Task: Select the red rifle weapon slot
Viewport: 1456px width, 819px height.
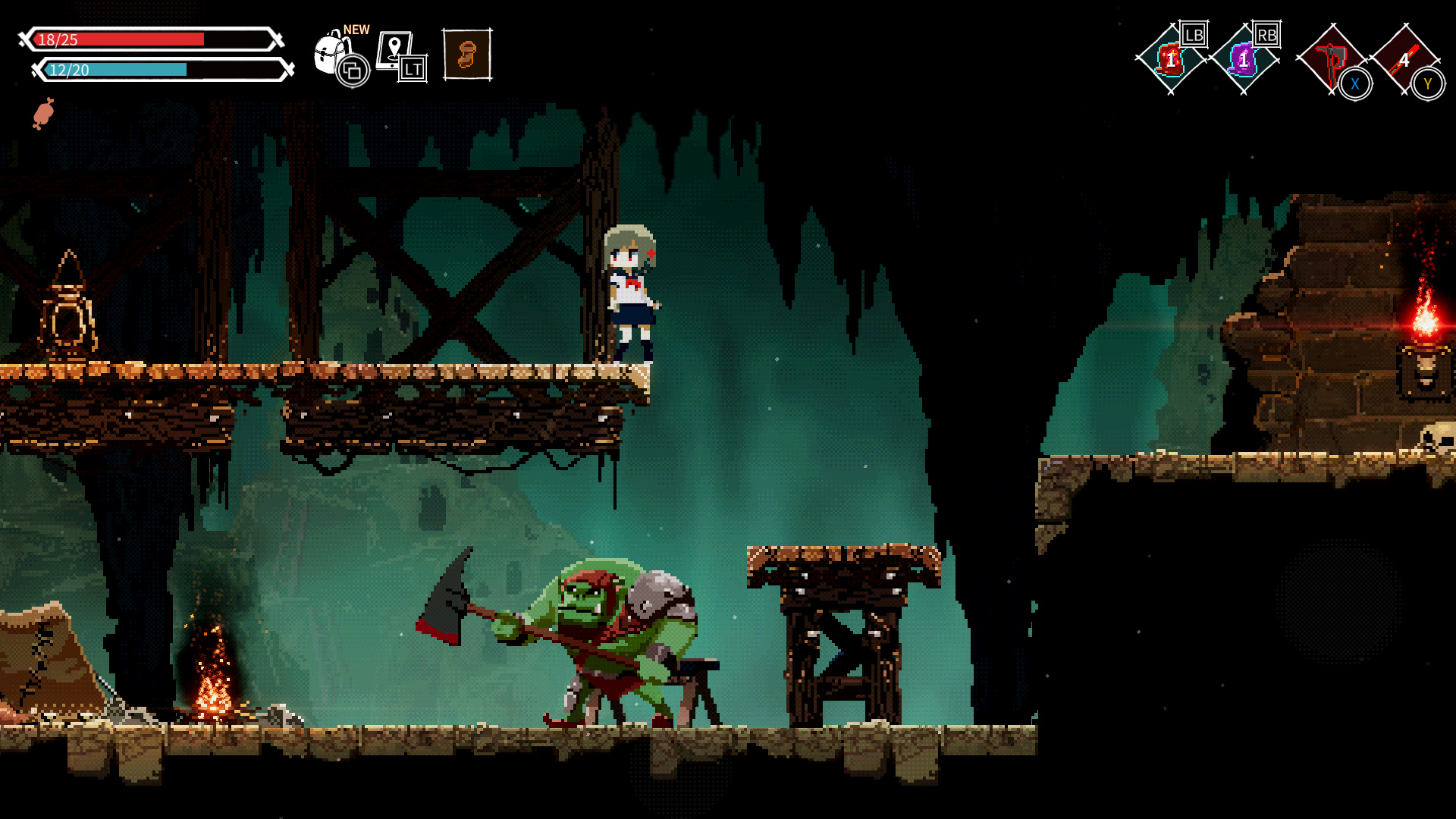Action: tap(1404, 59)
